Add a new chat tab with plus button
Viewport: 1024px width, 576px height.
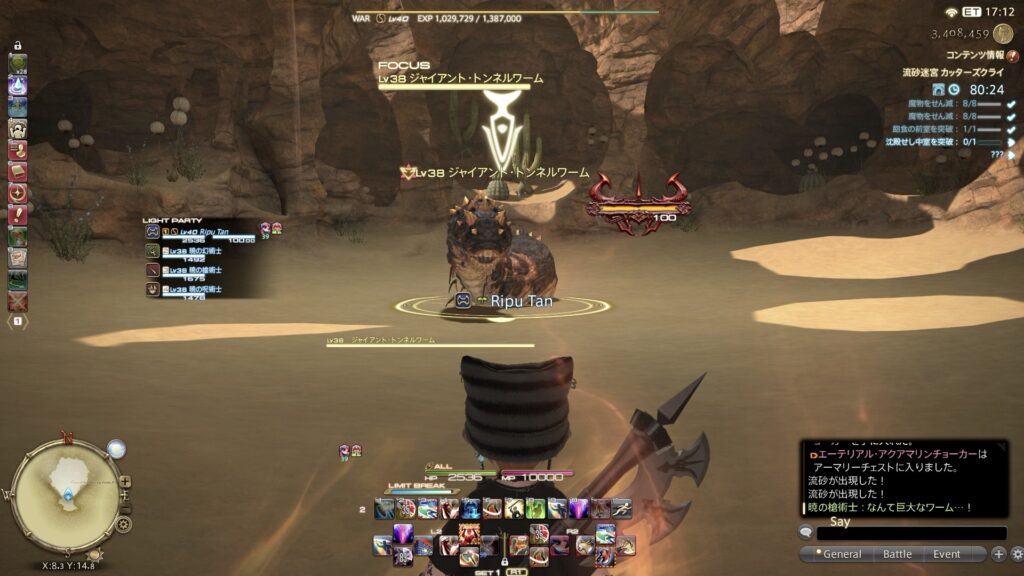coord(998,554)
